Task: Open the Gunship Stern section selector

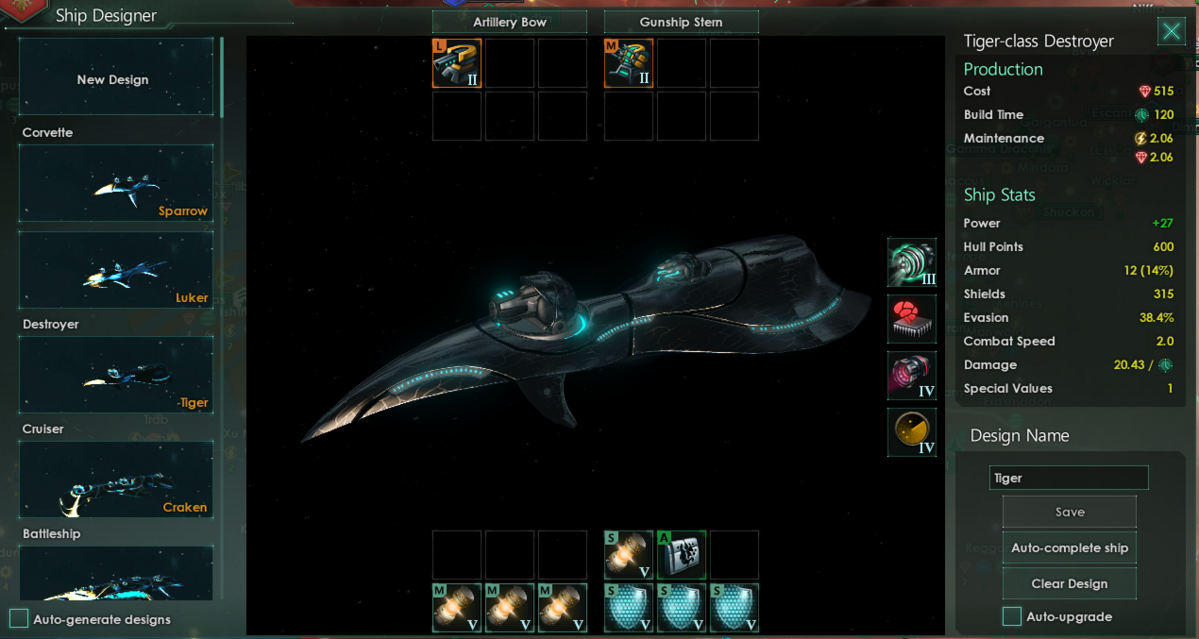Action: (x=681, y=22)
